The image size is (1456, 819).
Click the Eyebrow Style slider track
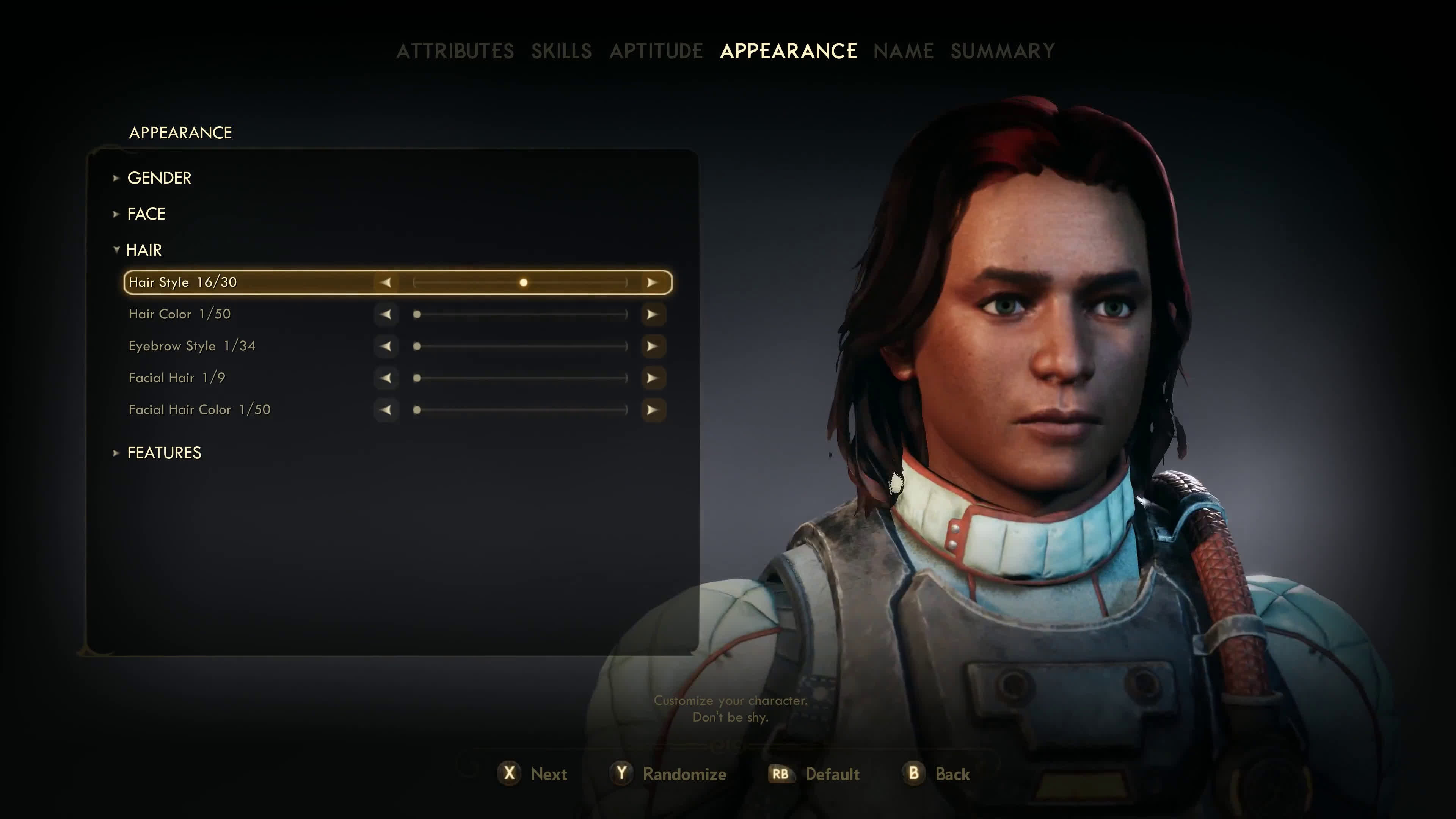[x=520, y=346]
